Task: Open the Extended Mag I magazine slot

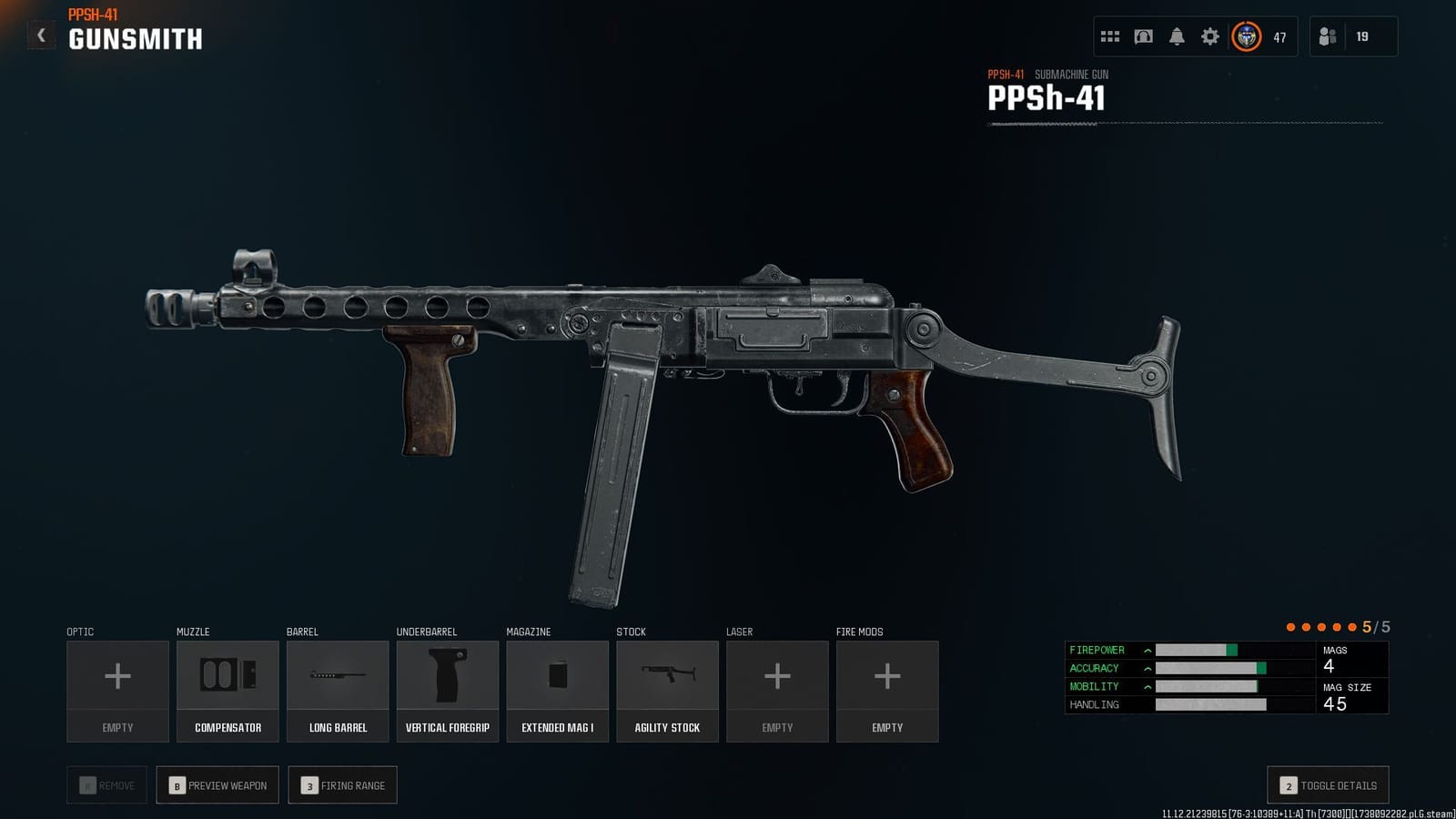Action: [557, 689]
